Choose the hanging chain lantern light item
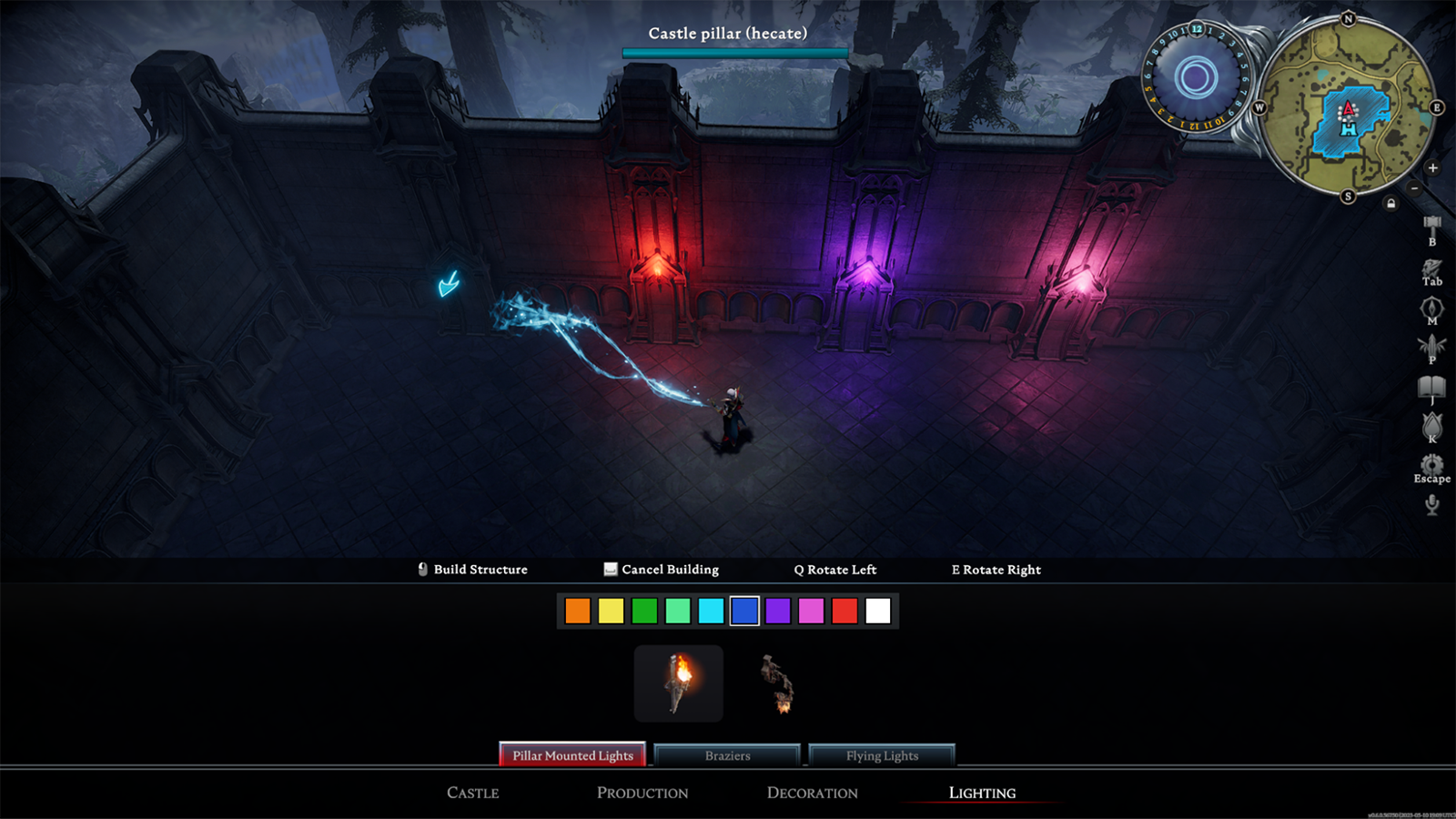The height and width of the screenshot is (819, 1456). tap(778, 683)
